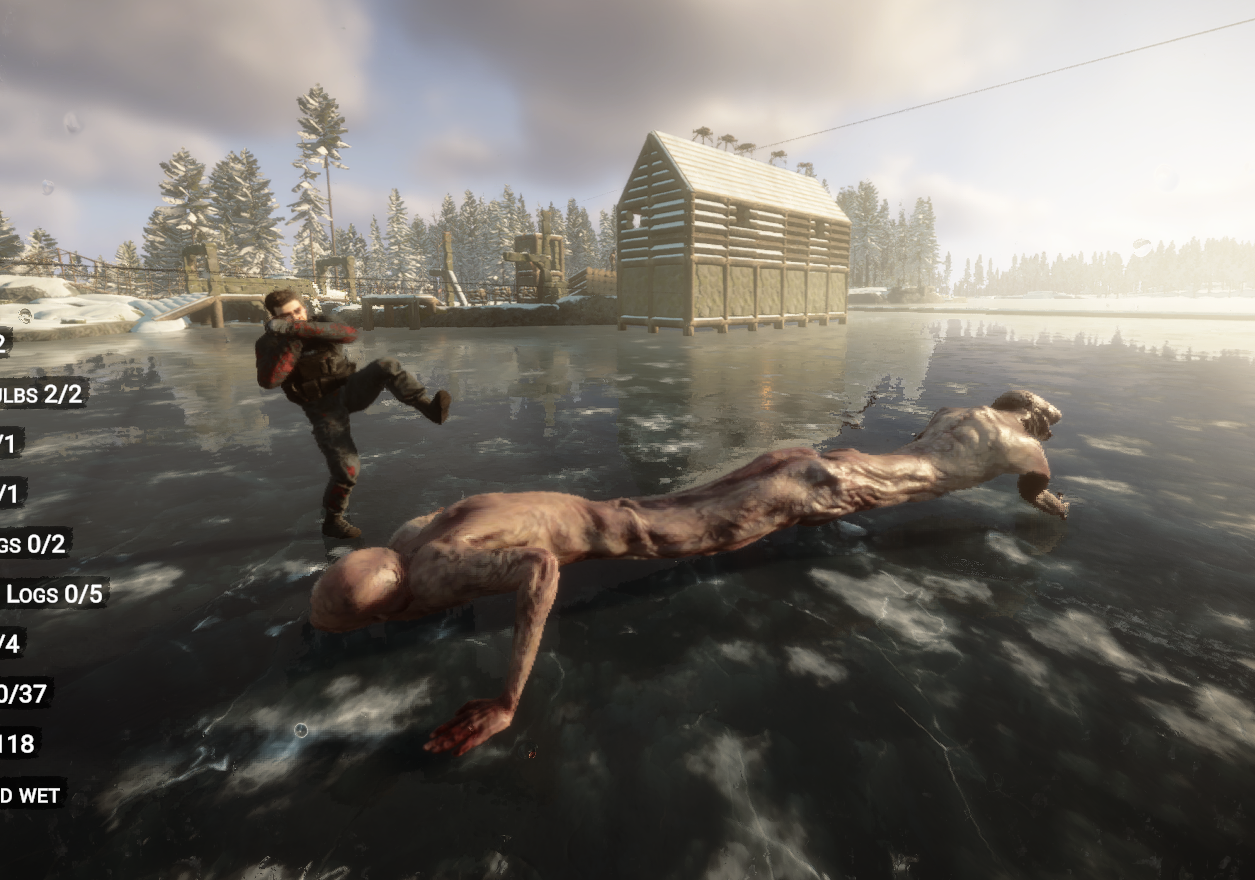
Task: Choose the 0/2 logs tracker entry
Action: 35,543
